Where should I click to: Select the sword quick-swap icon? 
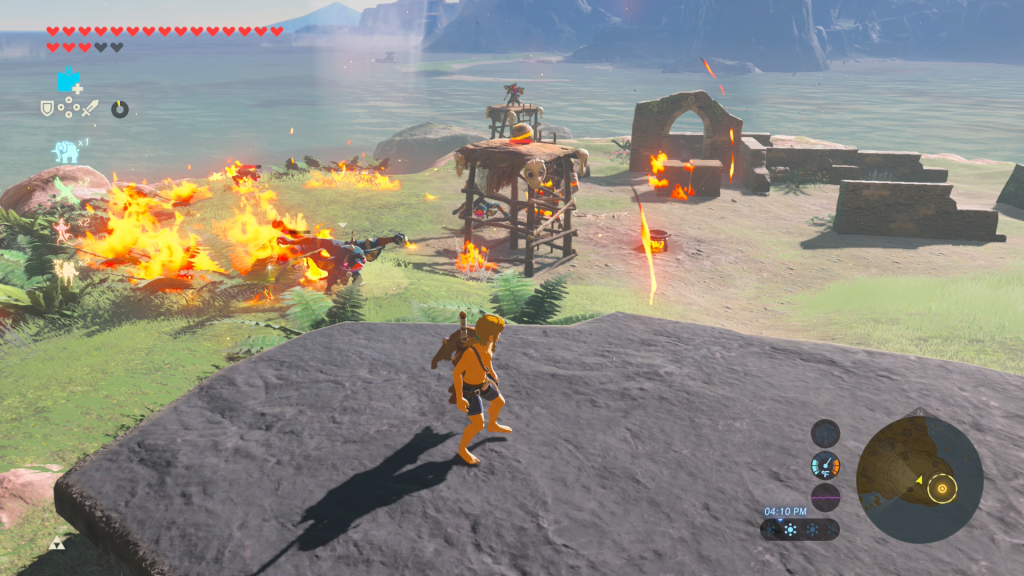click(91, 108)
